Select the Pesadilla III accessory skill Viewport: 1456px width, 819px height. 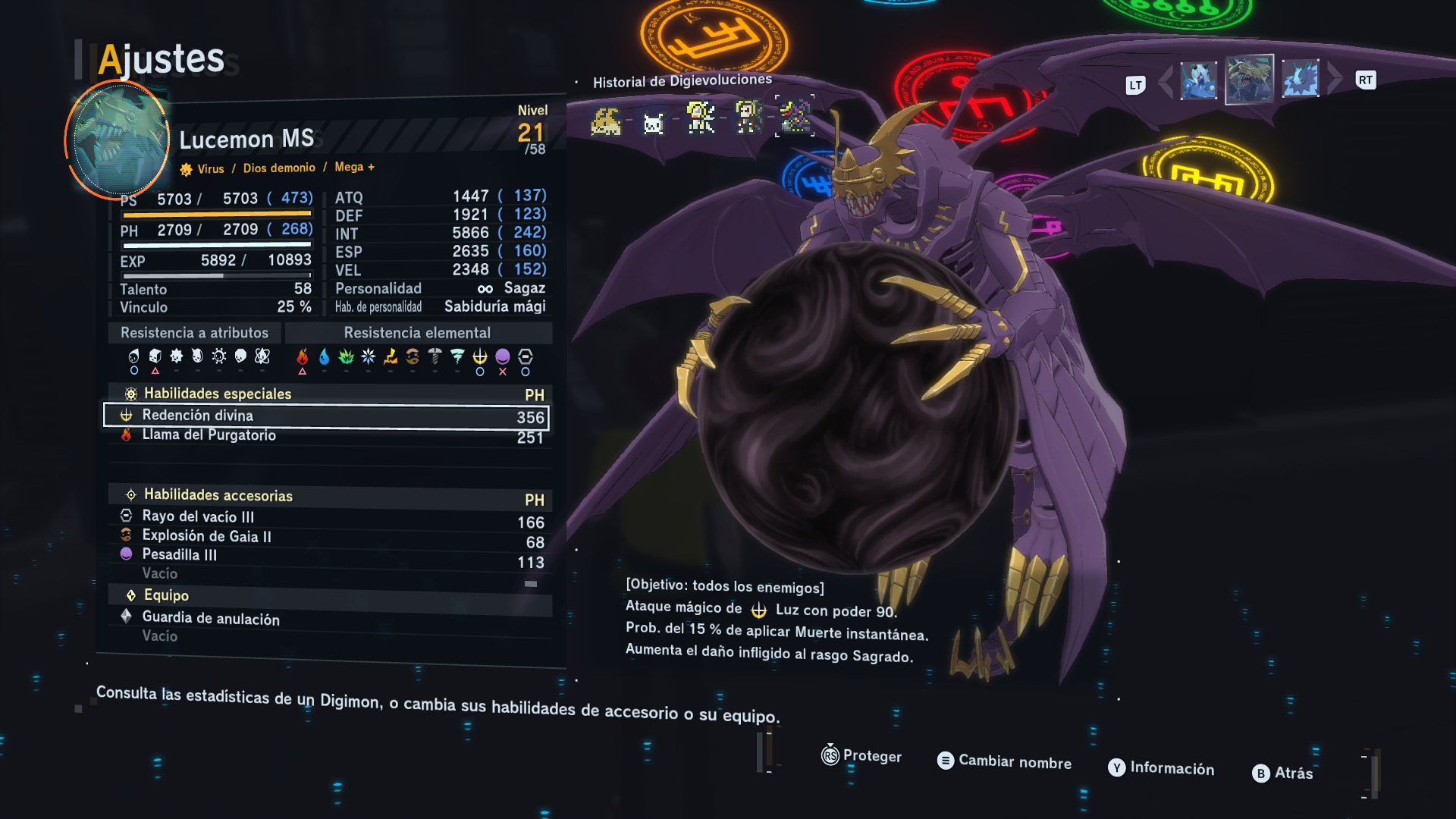(326, 557)
